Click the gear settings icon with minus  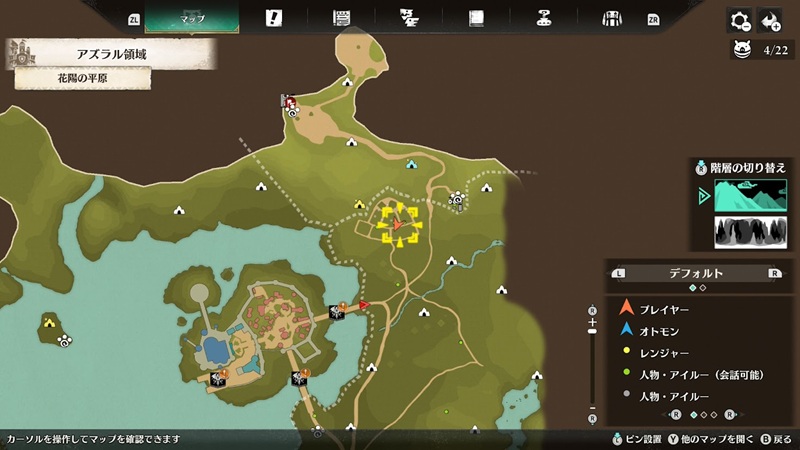(x=740, y=21)
